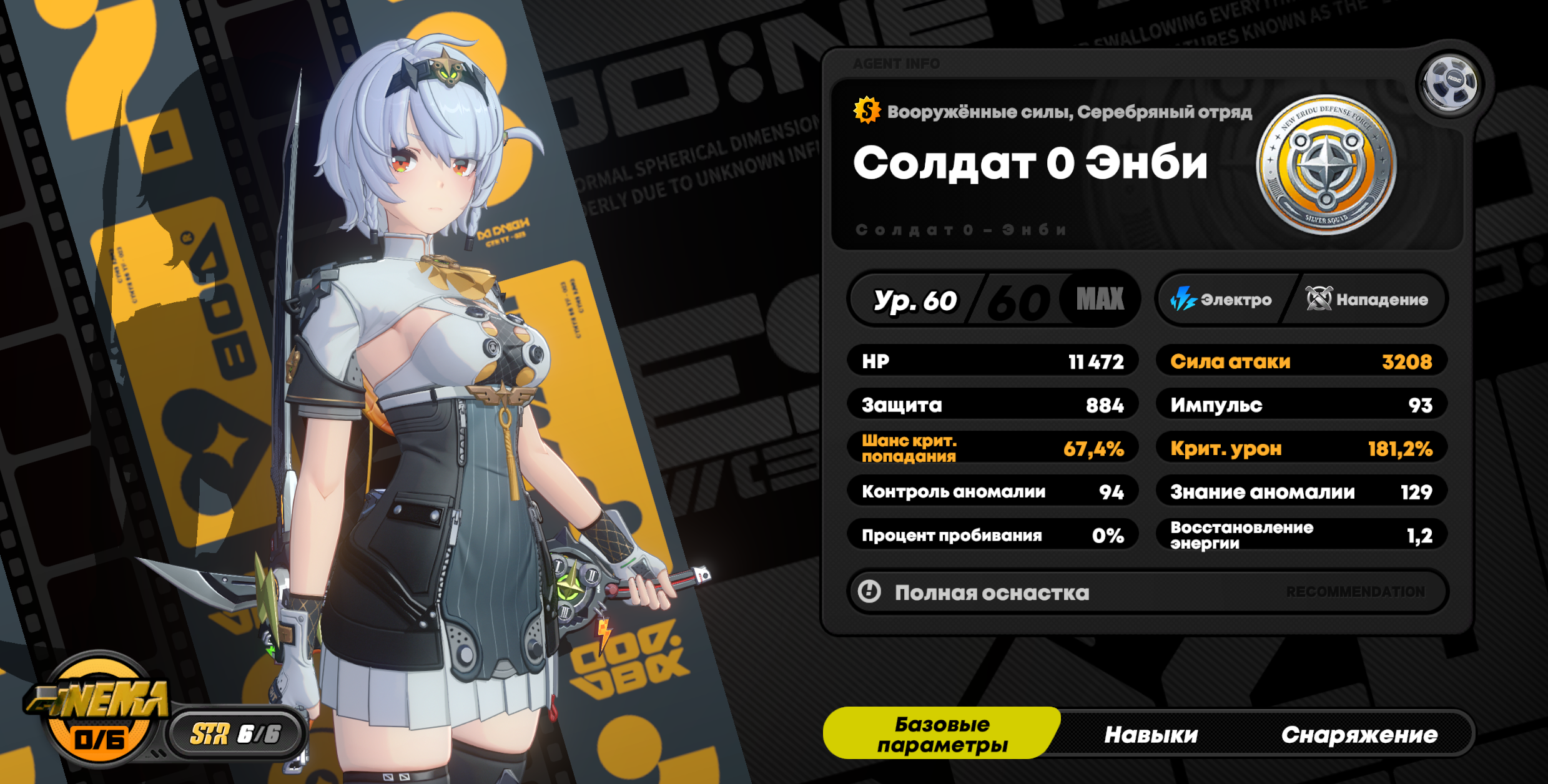This screenshot has width=1548, height=784.
Task: Click the Ур. 60 level panel
Action: (x=993, y=300)
